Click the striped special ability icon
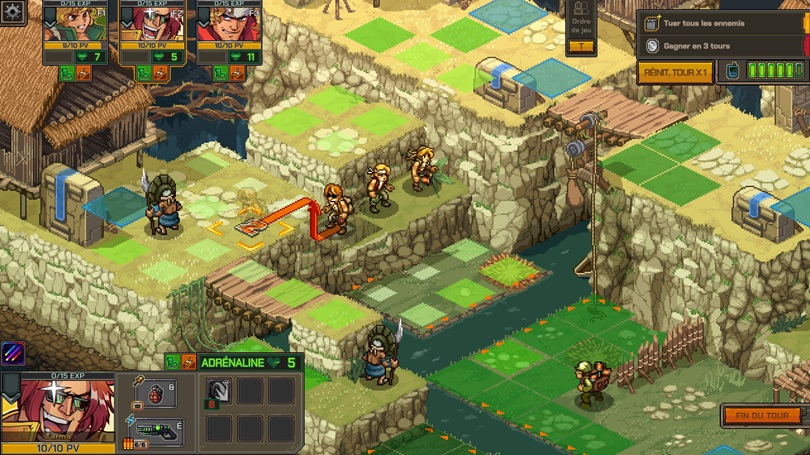 tap(12, 354)
